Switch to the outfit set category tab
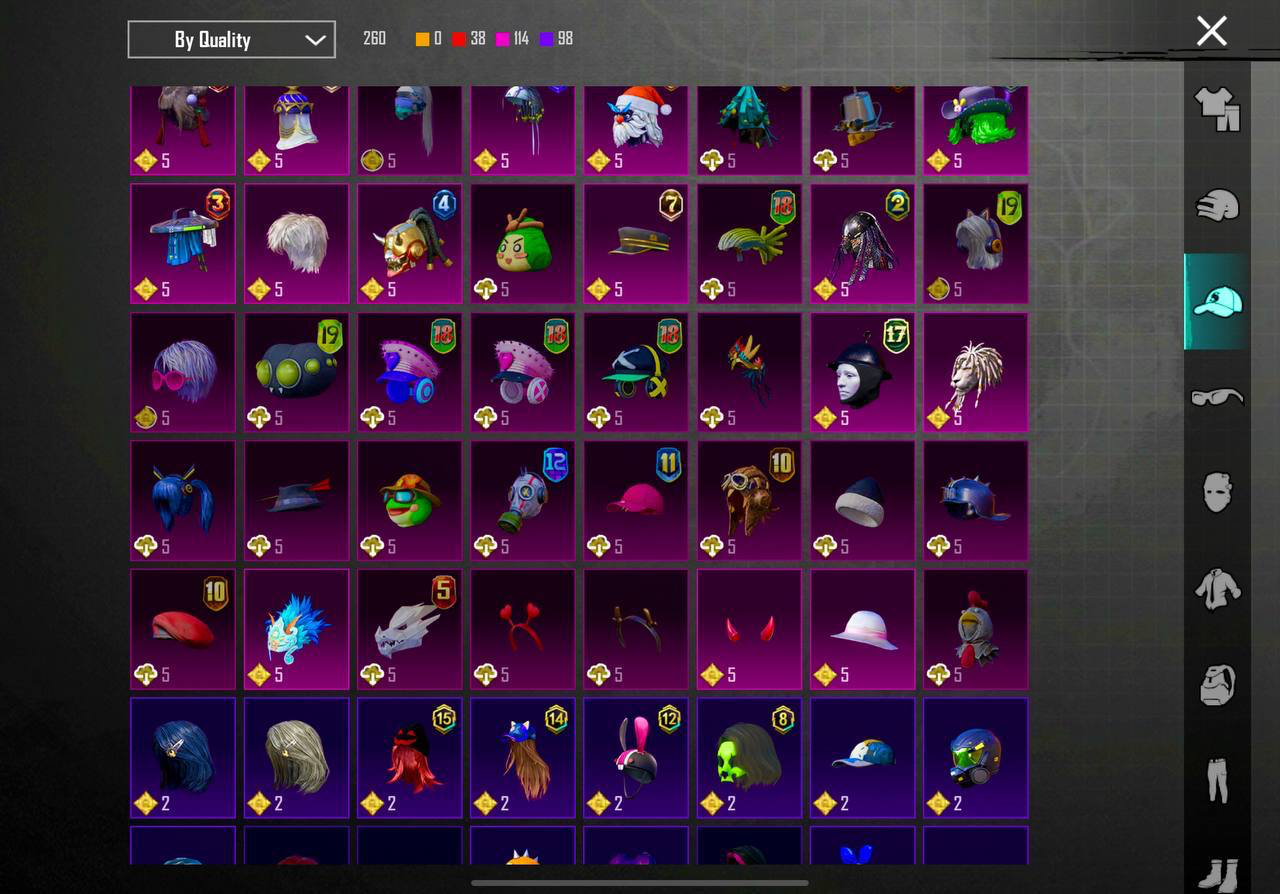1280x894 pixels. tap(1217, 108)
